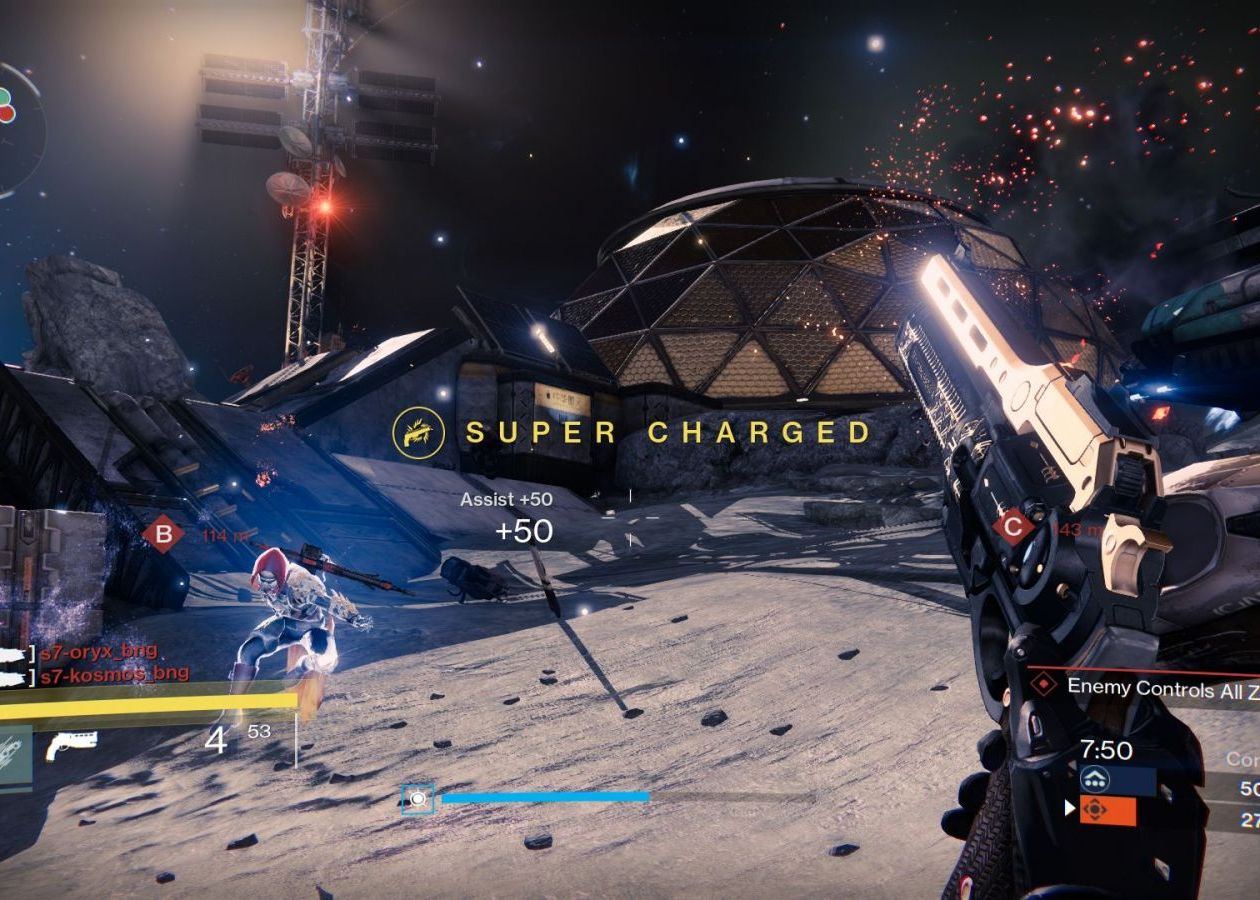Select the Super Charged ability icon
The image size is (1260, 900).
point(419,432)
